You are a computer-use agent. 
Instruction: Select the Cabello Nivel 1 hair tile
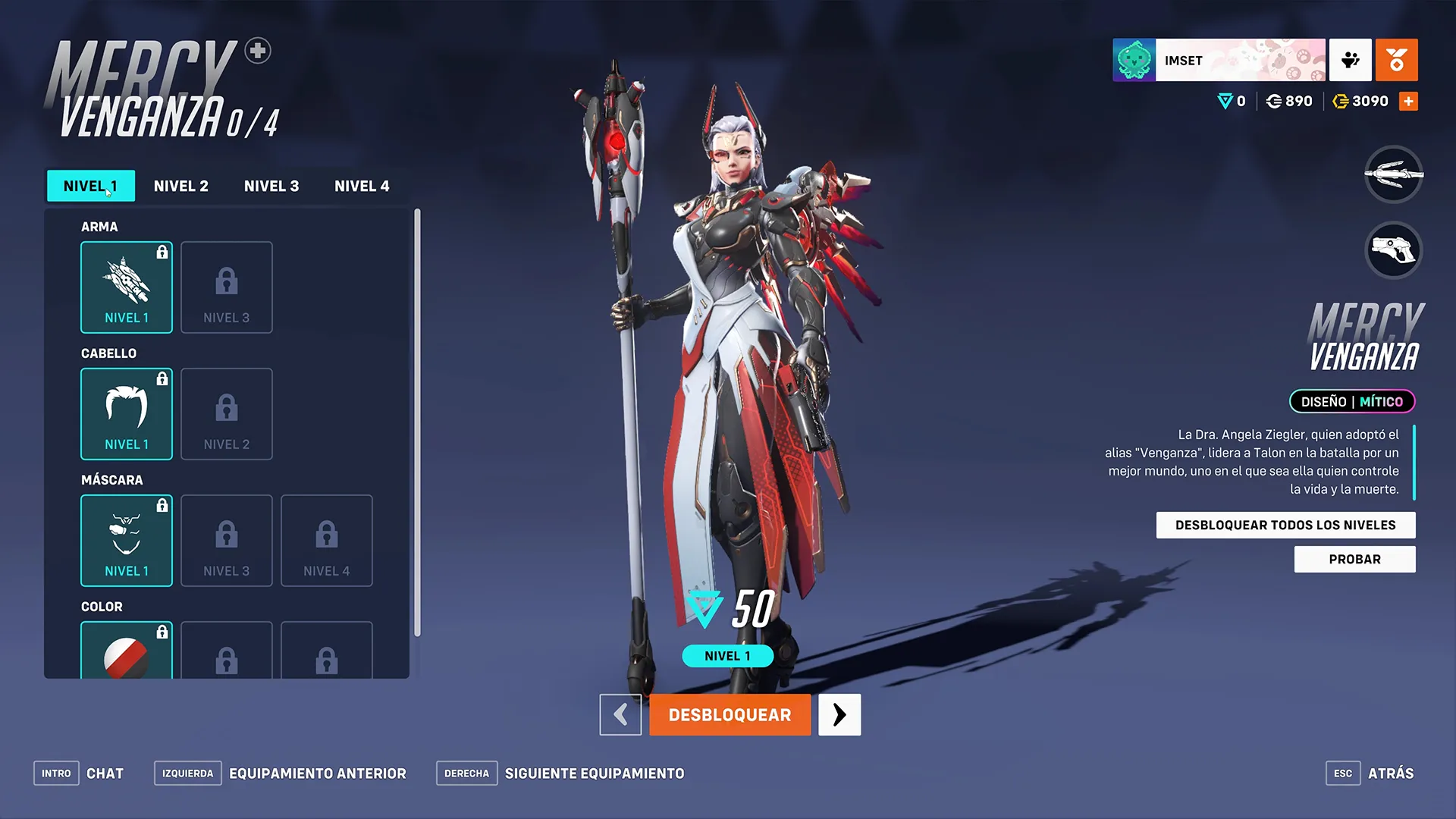[x=127, y=414]
